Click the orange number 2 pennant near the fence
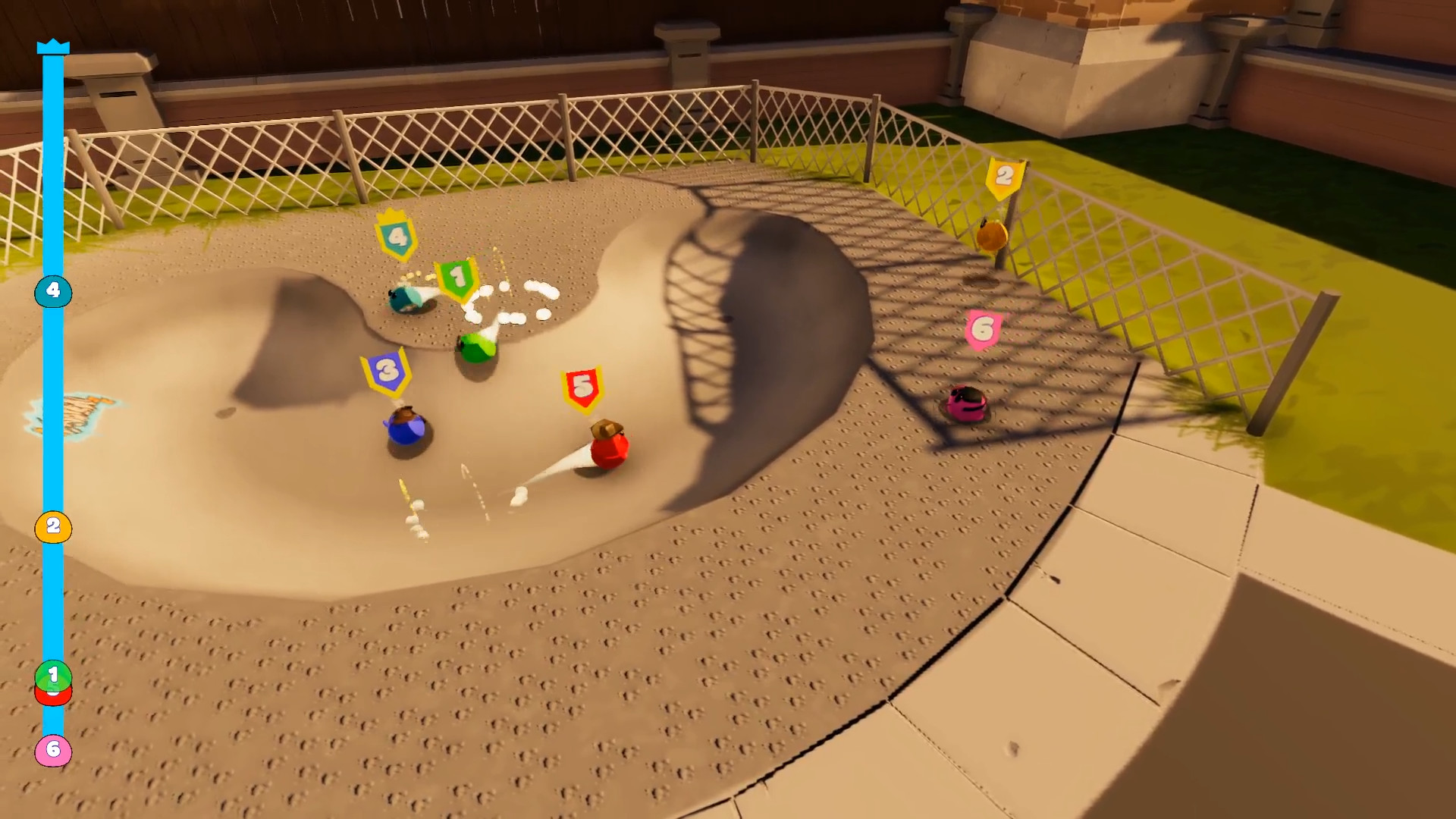 point(1003,176)
